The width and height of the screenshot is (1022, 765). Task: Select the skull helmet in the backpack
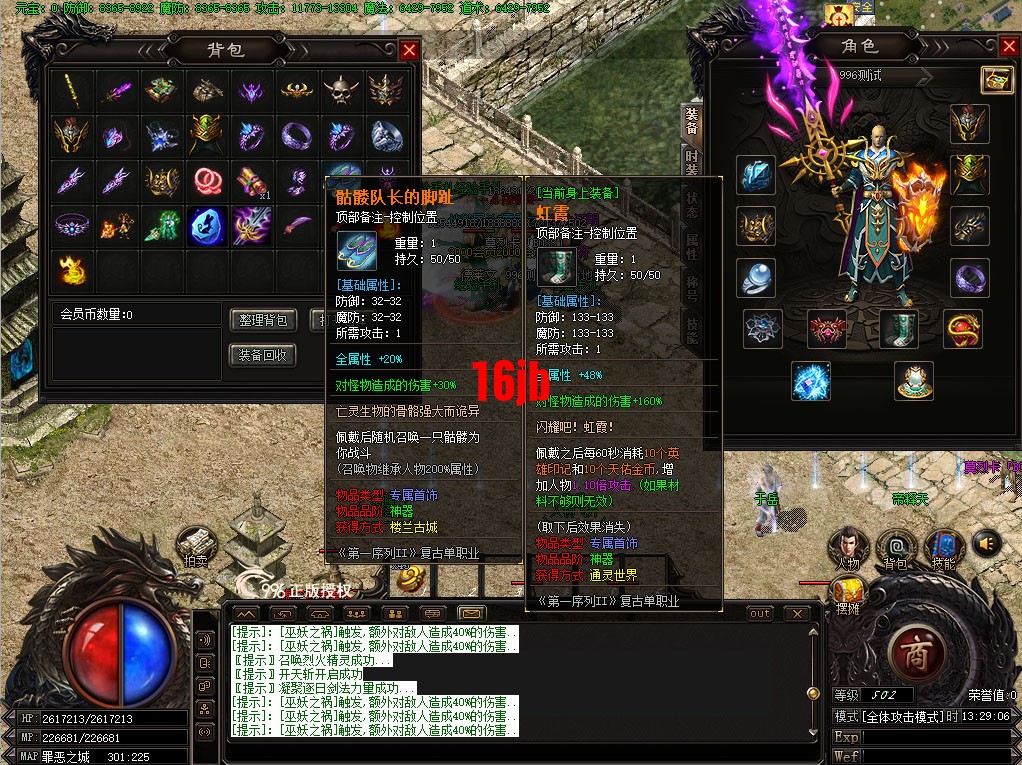[x=340, y=91]
